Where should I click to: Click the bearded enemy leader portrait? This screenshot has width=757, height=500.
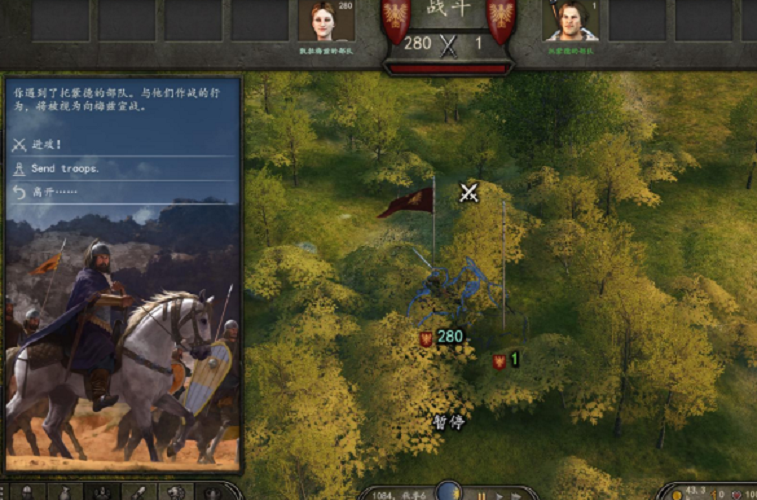(570, 21)
